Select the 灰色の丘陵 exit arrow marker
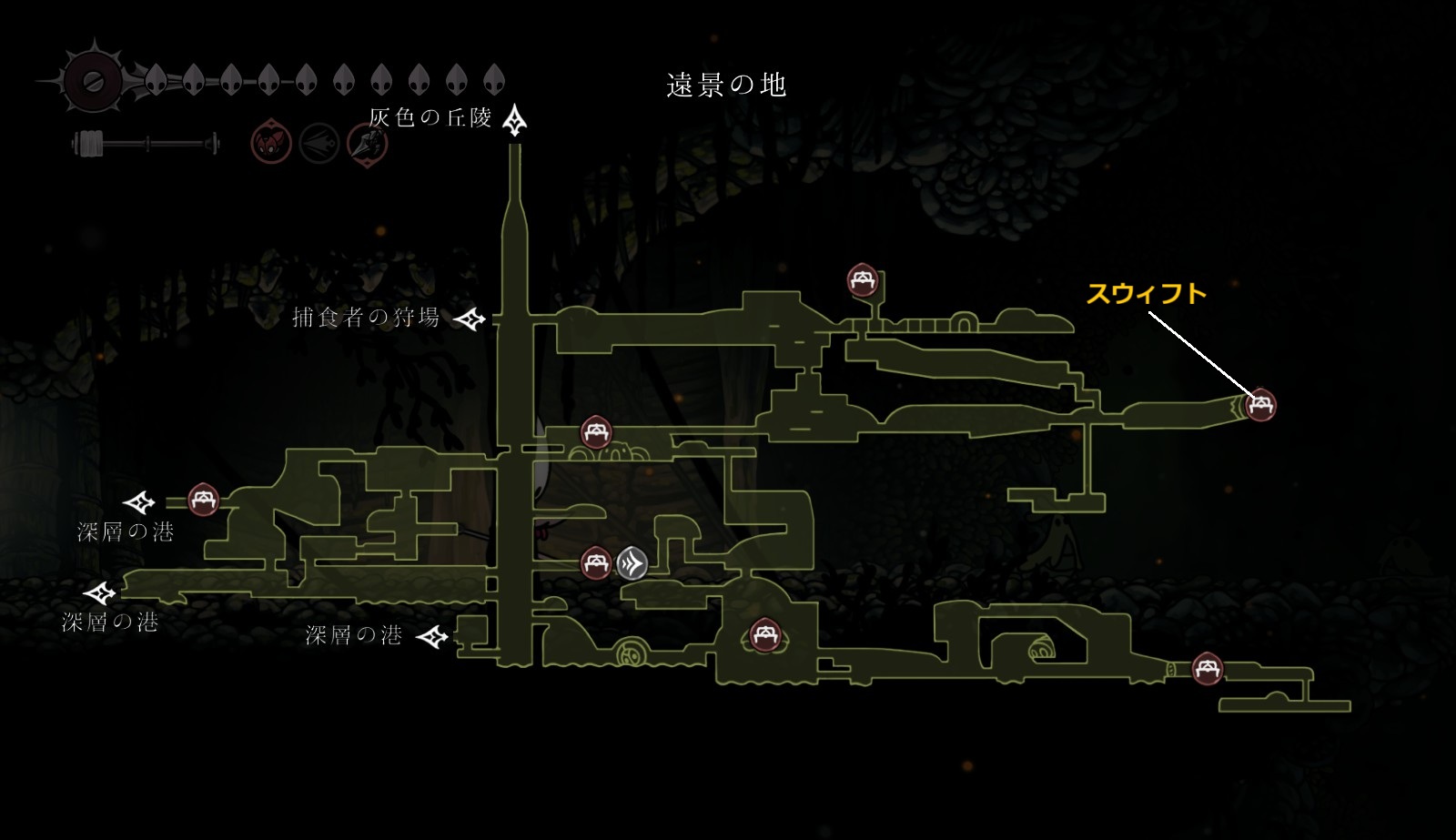This screenshot has height=840, width=1456. tap(516, 119)
